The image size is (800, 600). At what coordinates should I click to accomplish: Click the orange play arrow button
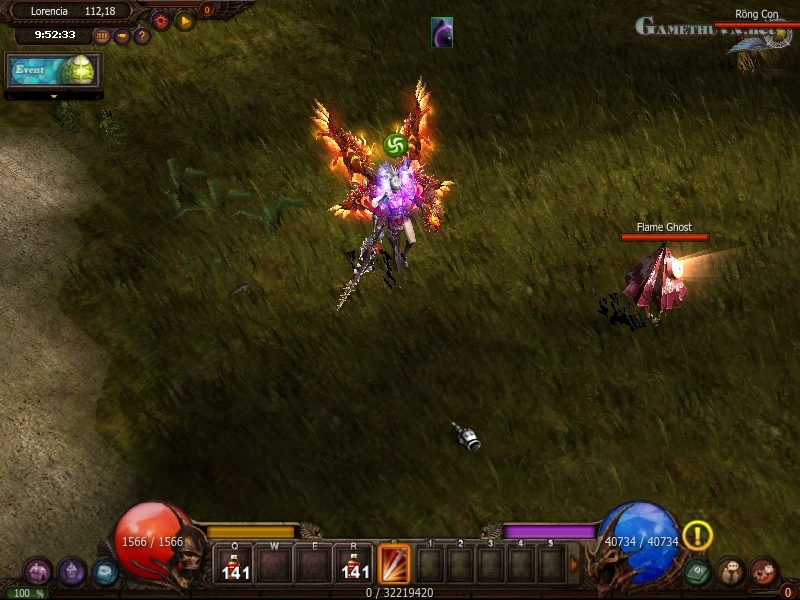click(185, 20)
